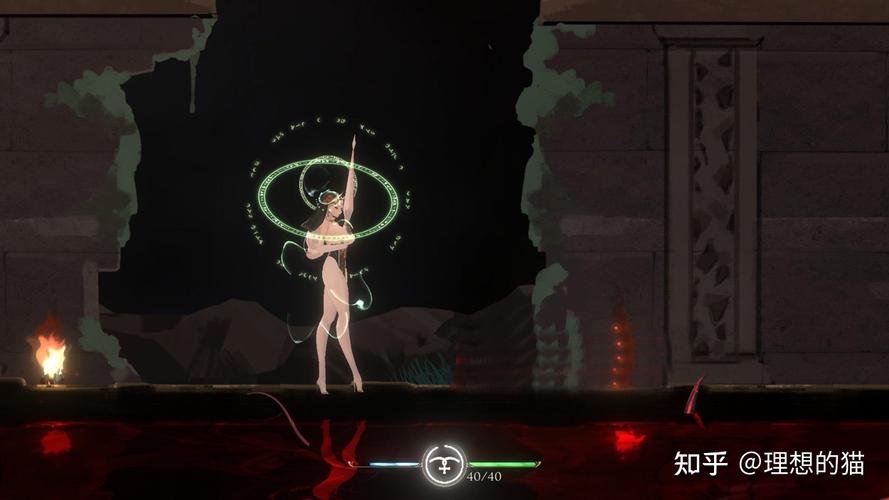Click the circular ankh emblem icon
This screenshot has height=500, width=889.
pos(444,464)
